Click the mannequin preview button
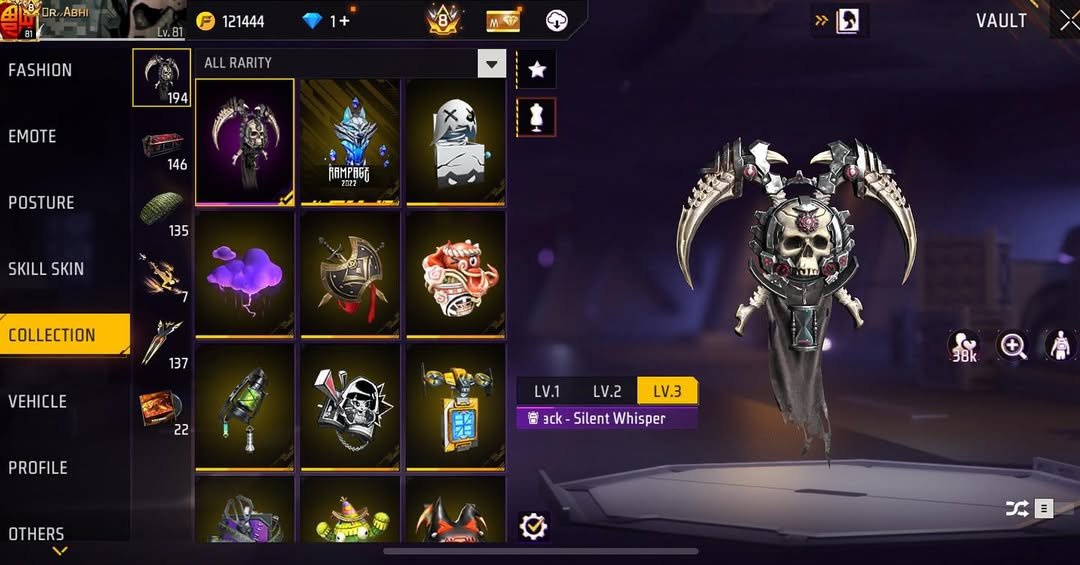This screenshot has height=565, width=1080. coord(537,117)
